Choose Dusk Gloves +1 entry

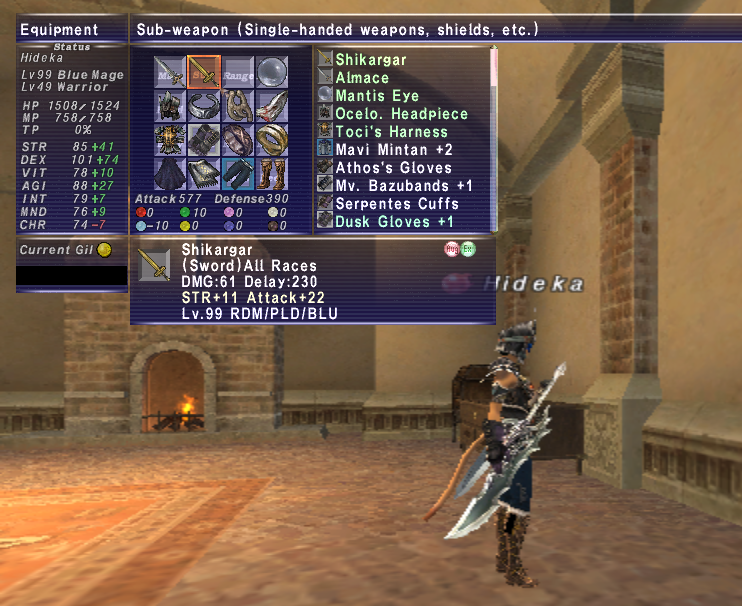click(x=394, y=221)
